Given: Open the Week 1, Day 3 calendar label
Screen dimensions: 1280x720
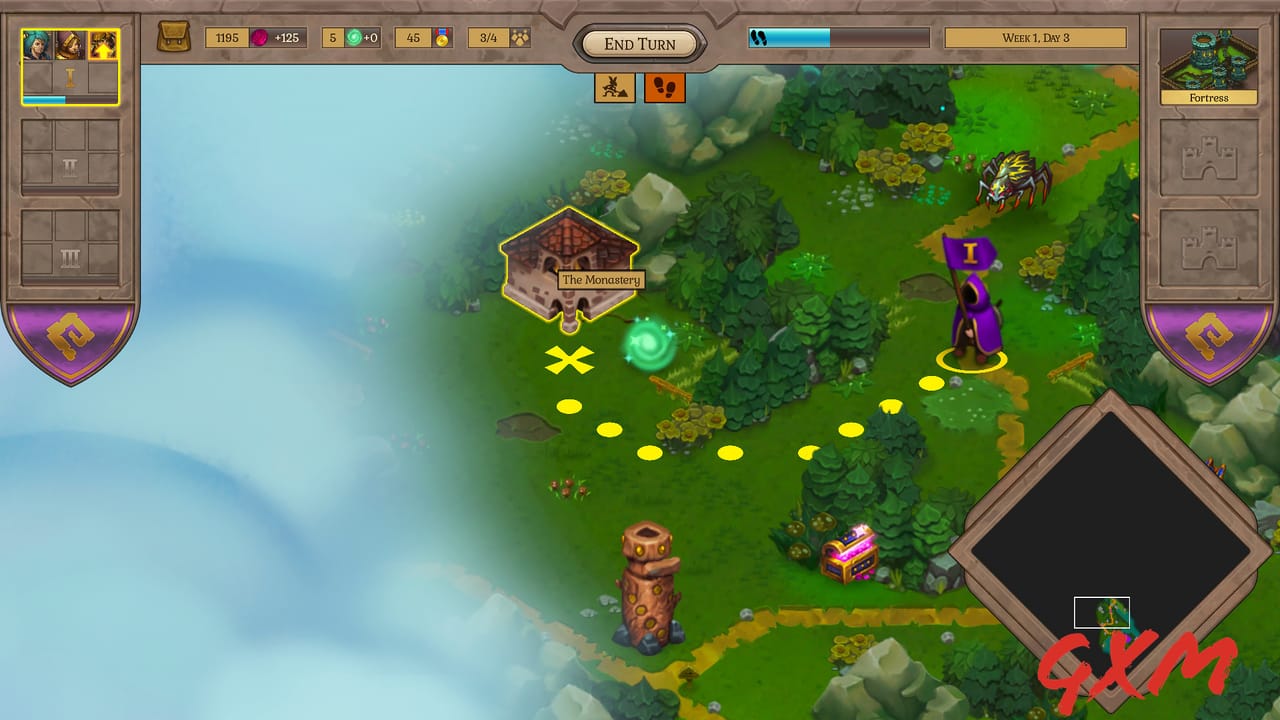Looking at the screenshot, I should (x=1035, y=36).
